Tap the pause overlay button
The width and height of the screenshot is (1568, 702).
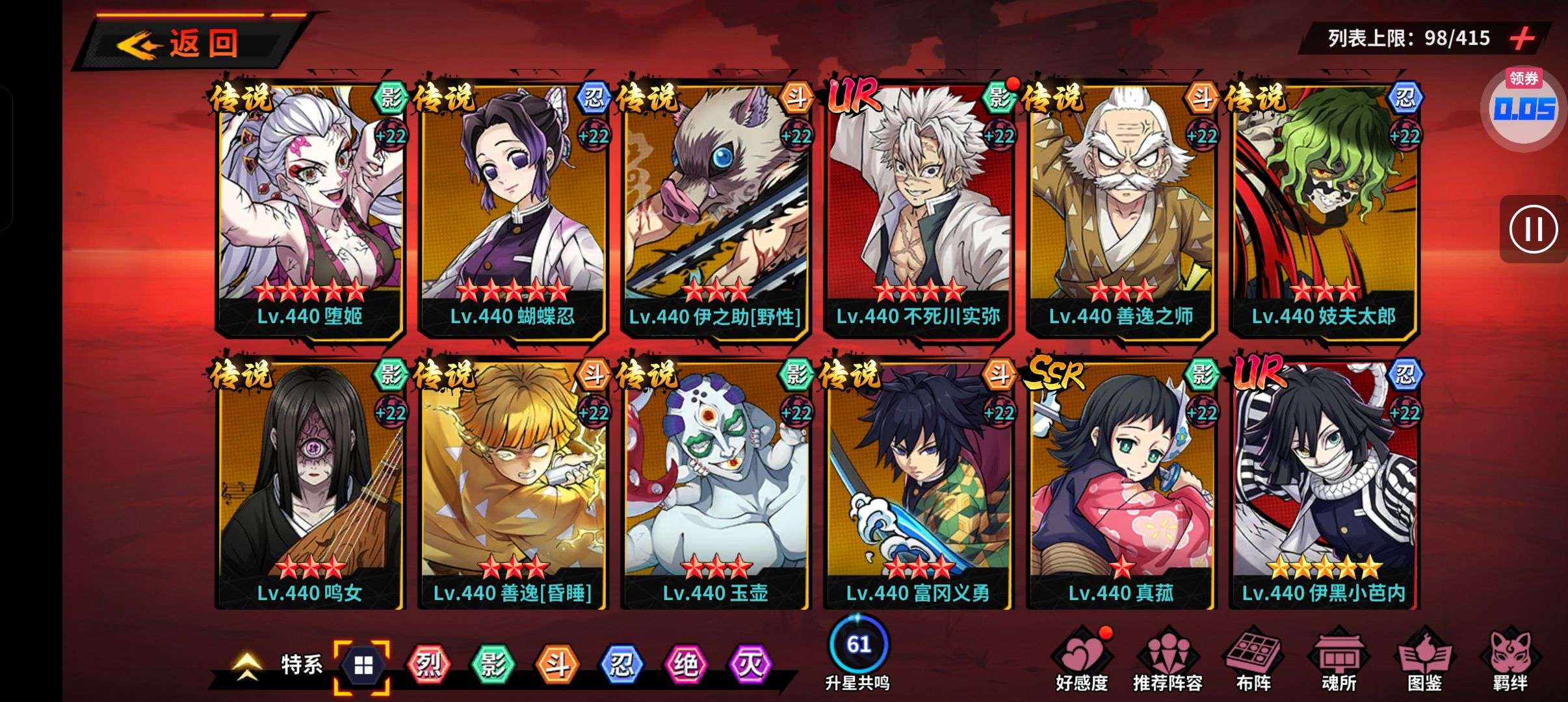point(1534,229)
